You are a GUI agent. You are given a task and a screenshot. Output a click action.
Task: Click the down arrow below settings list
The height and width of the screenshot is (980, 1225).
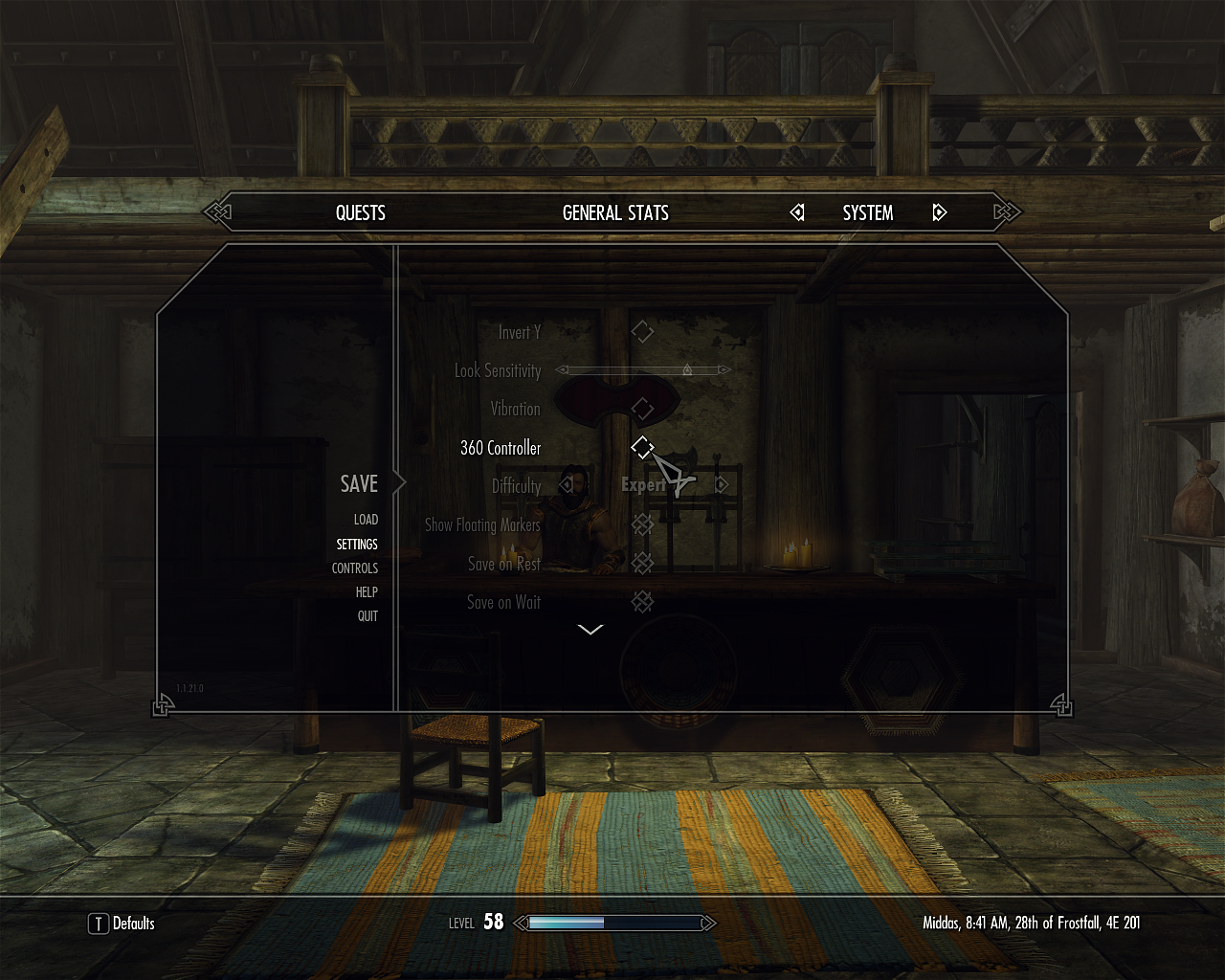(x=590, y=630)
